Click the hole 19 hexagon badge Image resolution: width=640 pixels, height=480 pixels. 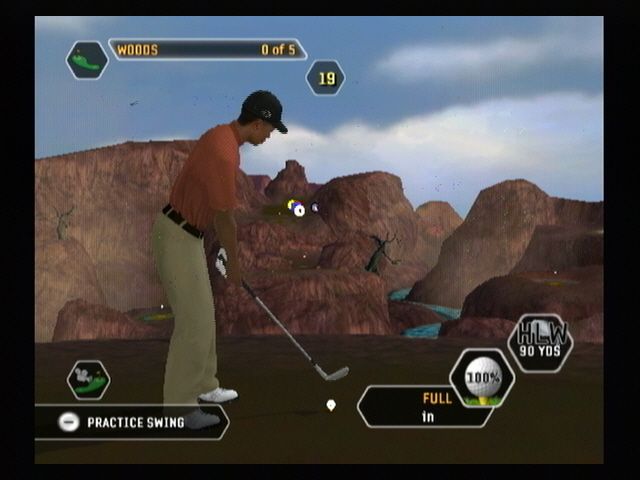click(325, 77)
